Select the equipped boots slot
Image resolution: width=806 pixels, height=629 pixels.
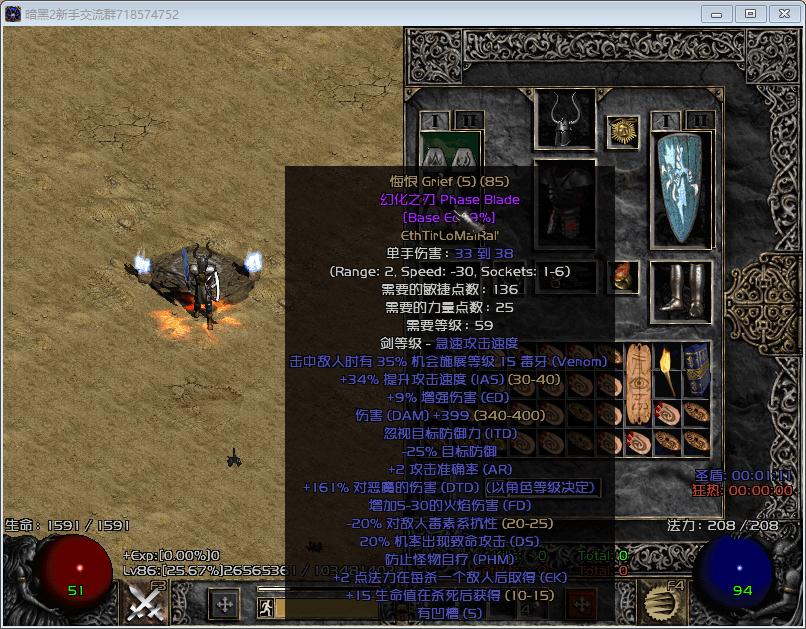tap(681, 289)
